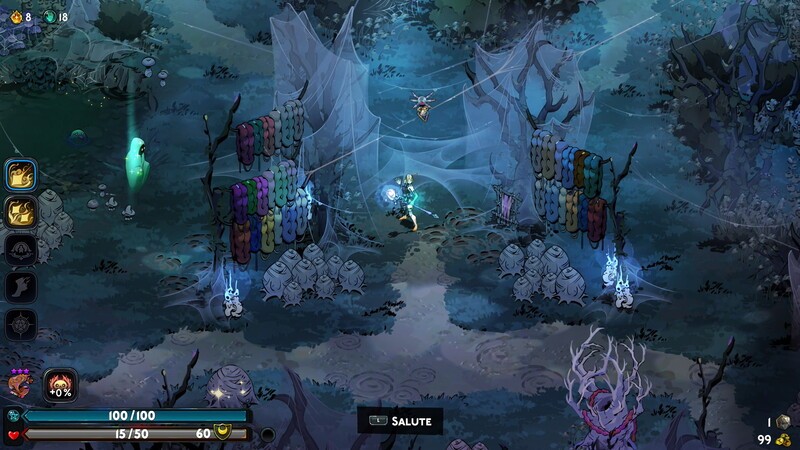The width and height of the screenshot is (800, 450).
Task: Click the orange flame resource icon
Action: tap(14, 16)
